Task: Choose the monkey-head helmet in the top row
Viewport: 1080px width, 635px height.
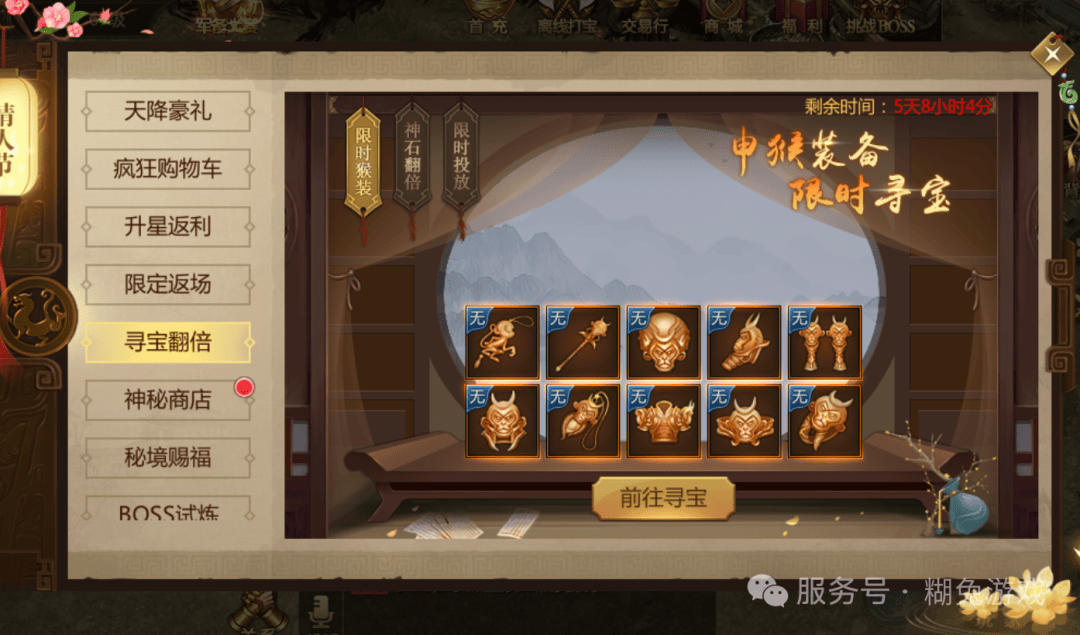Action: point(664,342)
